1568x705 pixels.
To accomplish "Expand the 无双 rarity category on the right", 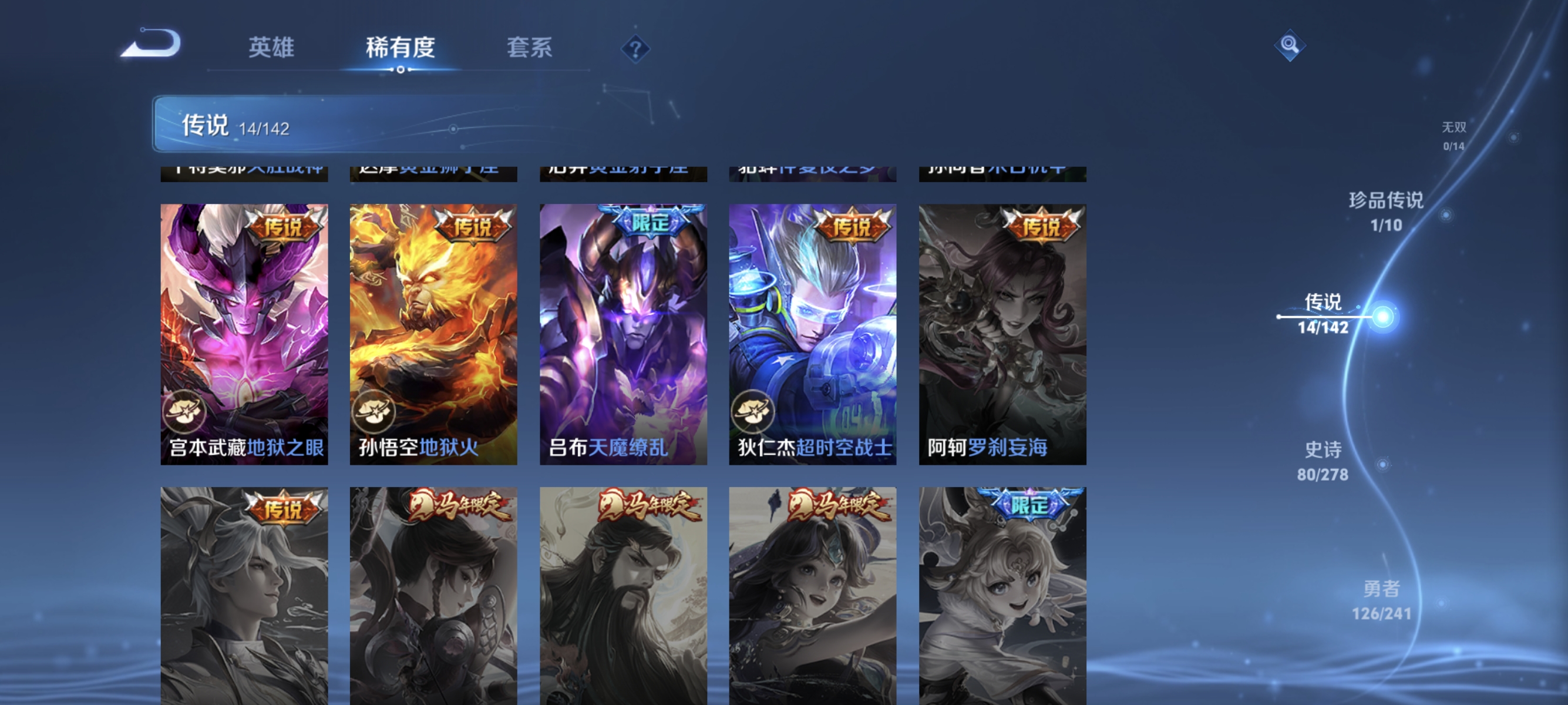I will click(1453, 135).
